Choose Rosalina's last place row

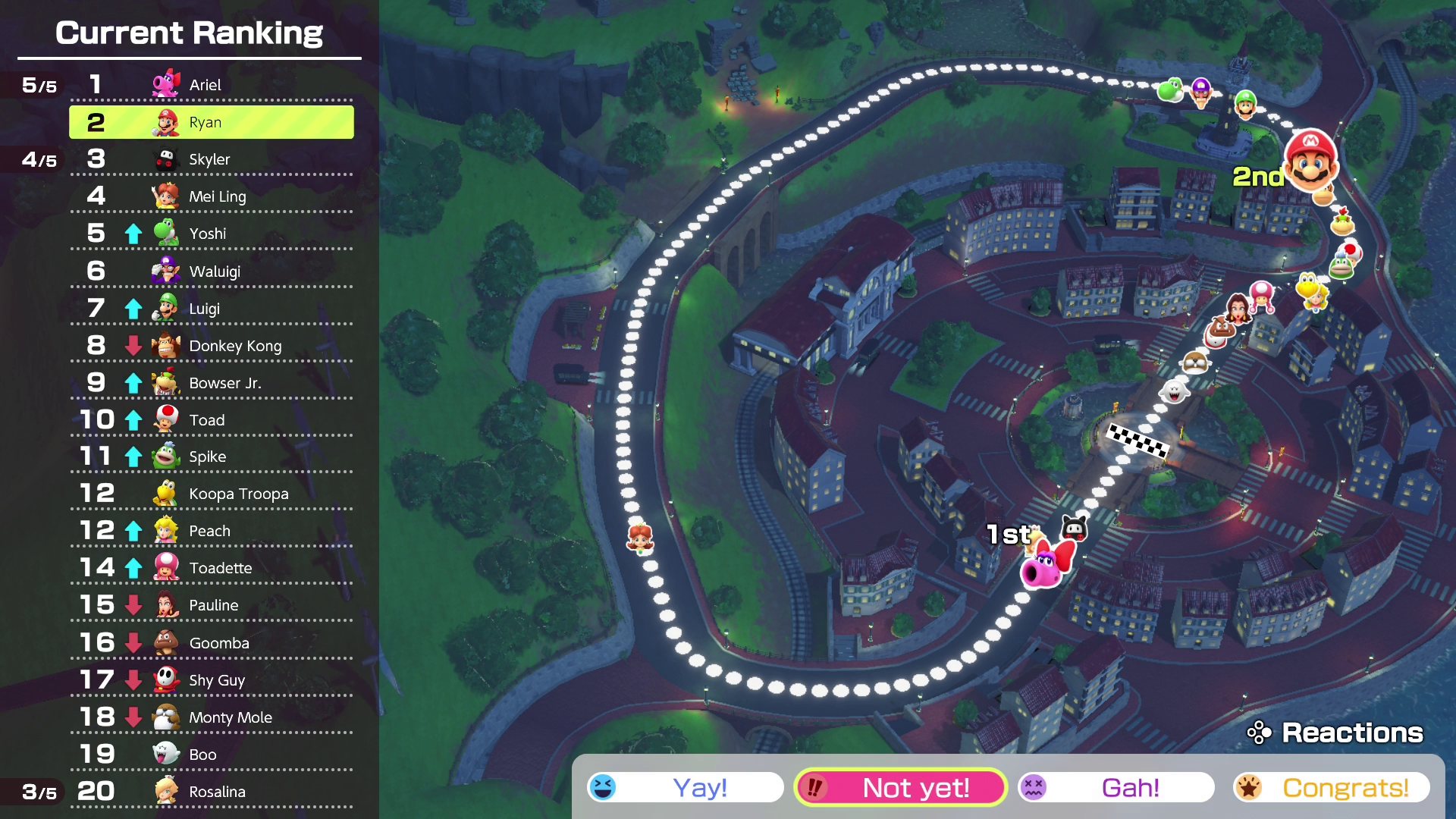point(212,792)
